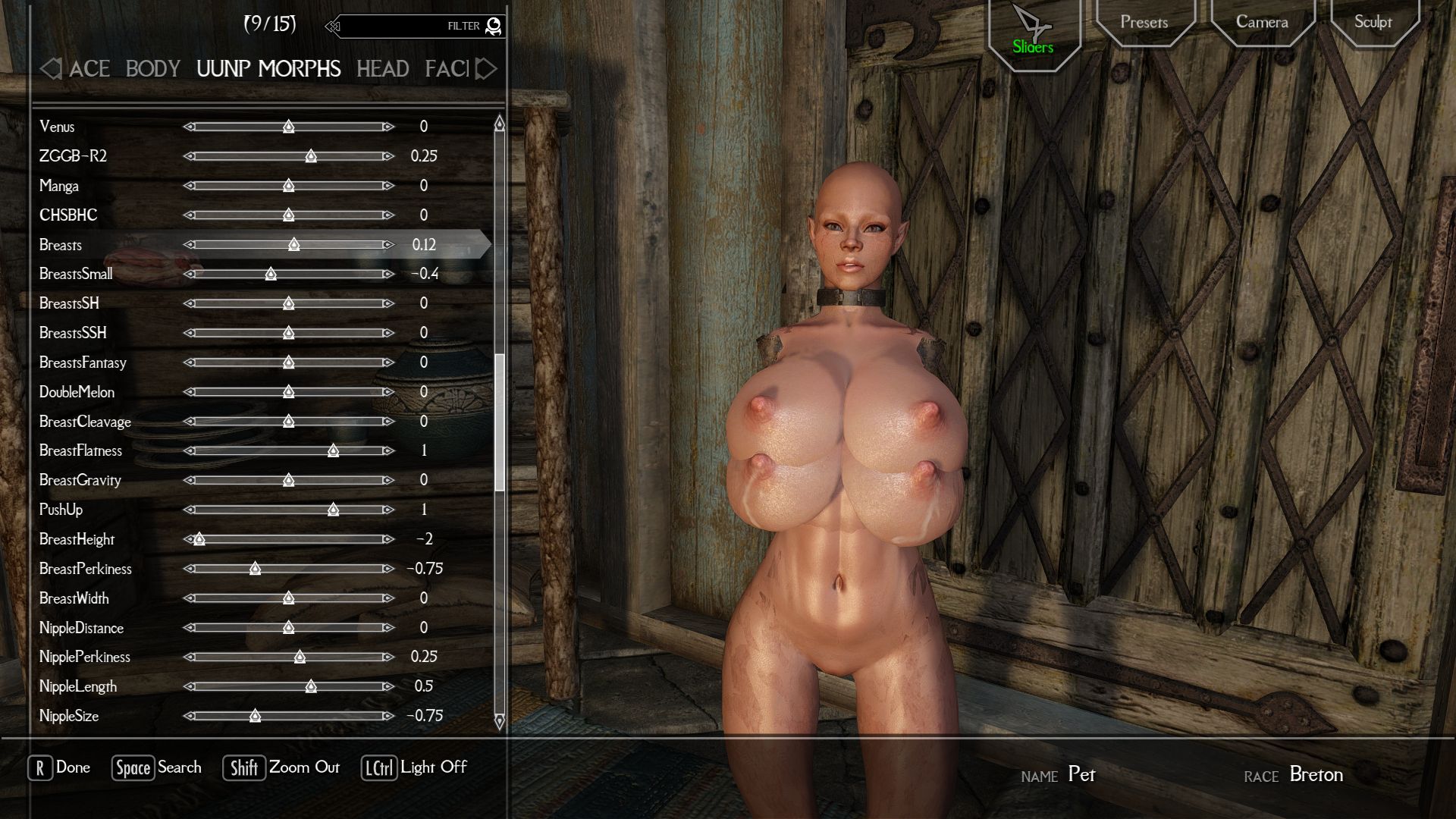The height and width of the screenshot is (819, 1456).
Task: Focus the FILTER search field
Action: [409, 27]
